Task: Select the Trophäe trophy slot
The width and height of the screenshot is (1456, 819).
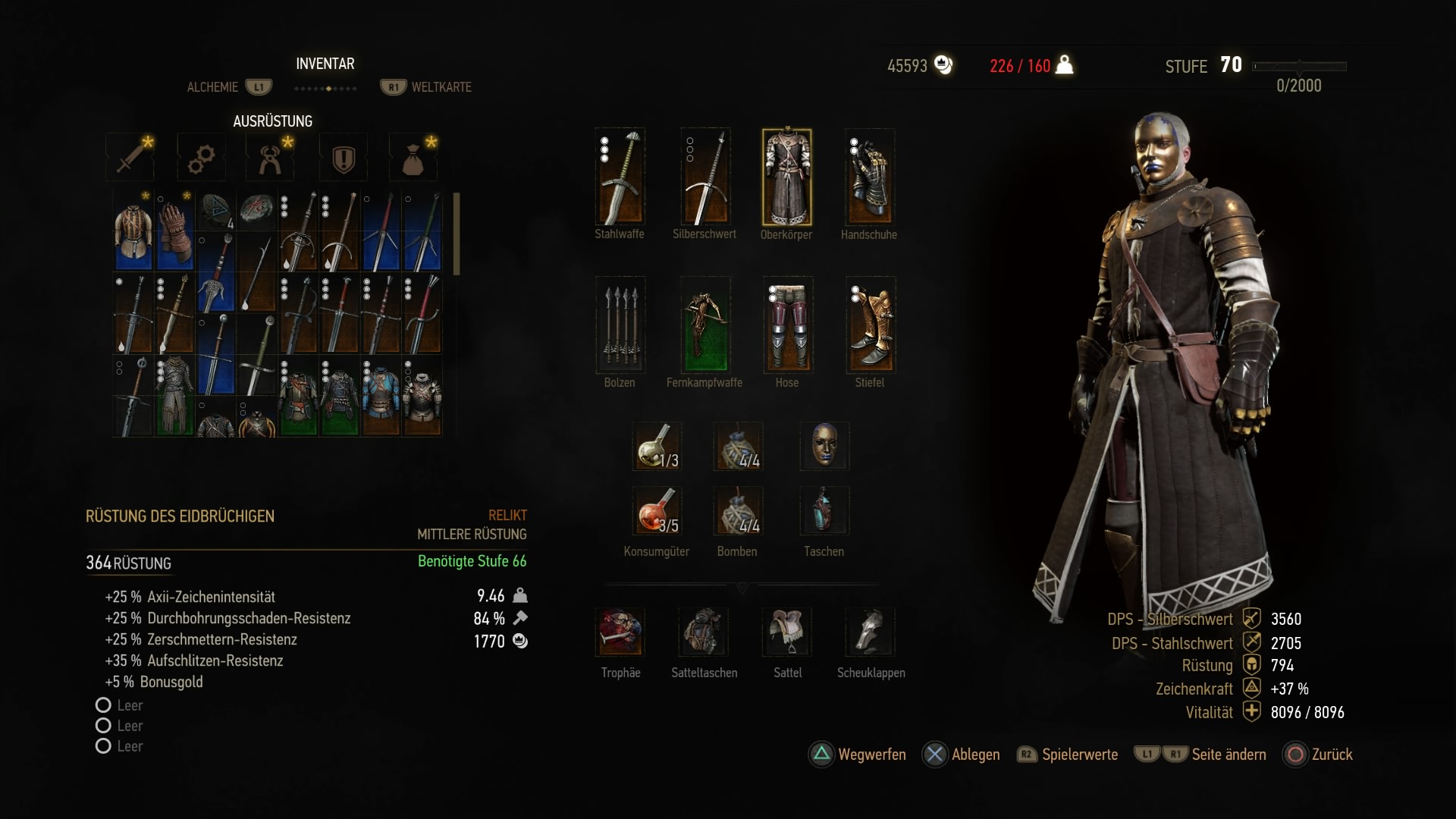Action: pos(620,632)
